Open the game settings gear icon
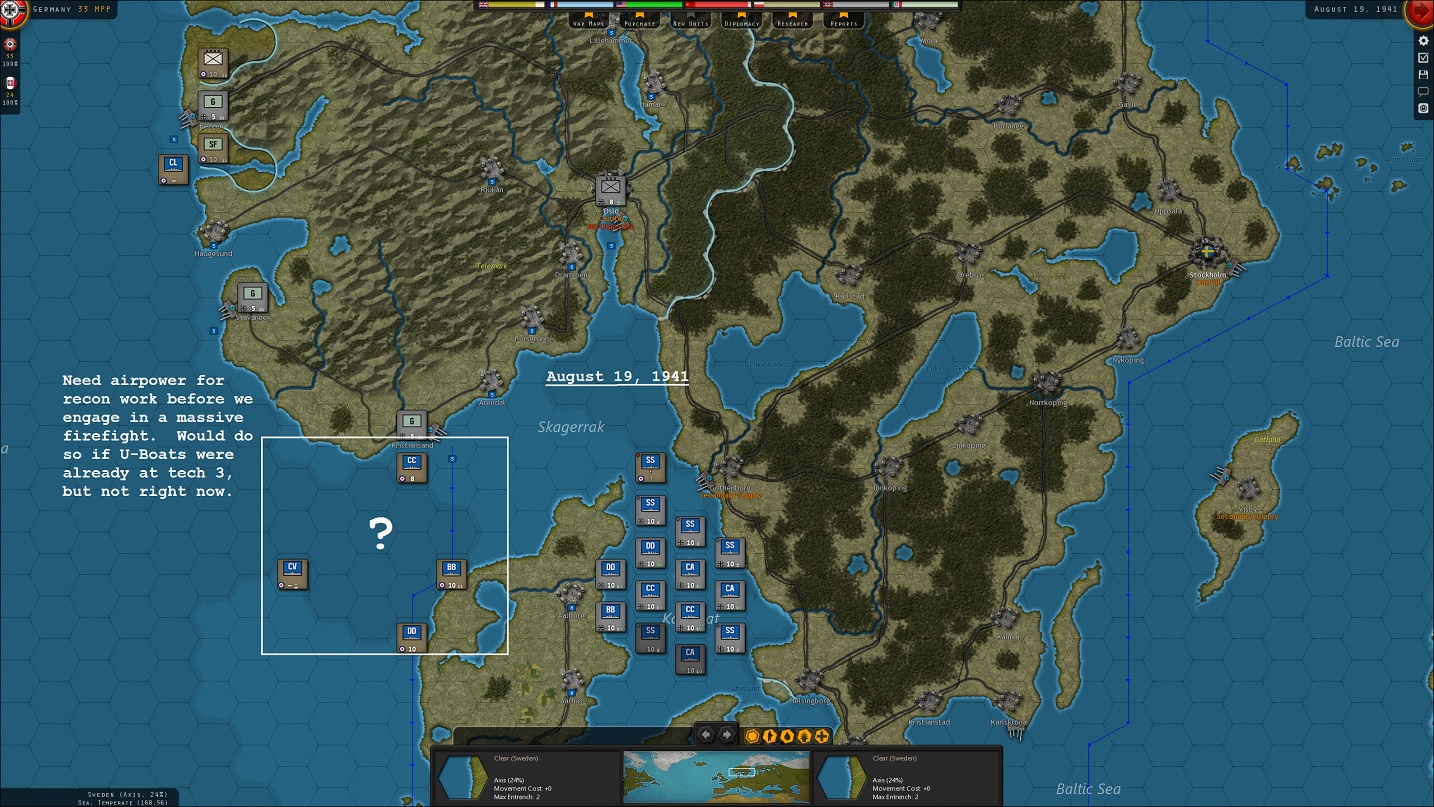 (x=1423, y=41)
